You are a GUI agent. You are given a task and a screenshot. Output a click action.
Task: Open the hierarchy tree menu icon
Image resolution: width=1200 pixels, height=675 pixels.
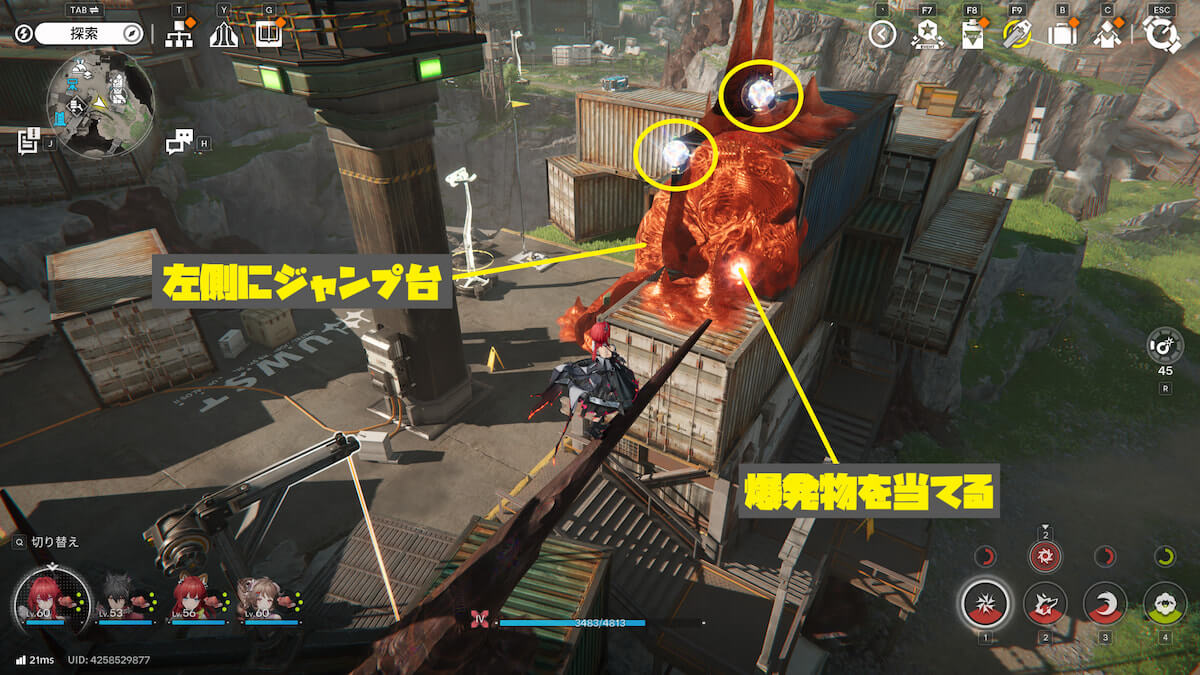click(179, 35)
